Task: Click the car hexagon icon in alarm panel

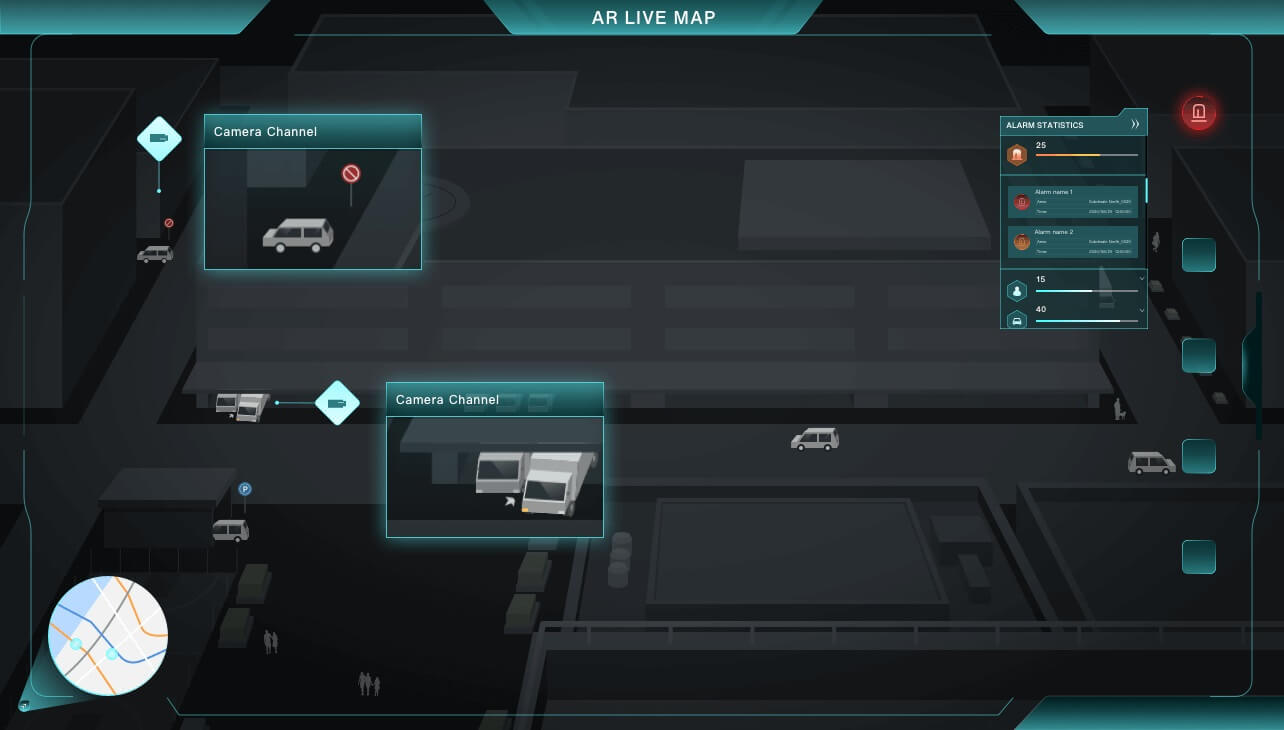Action: coord(1017,320)
